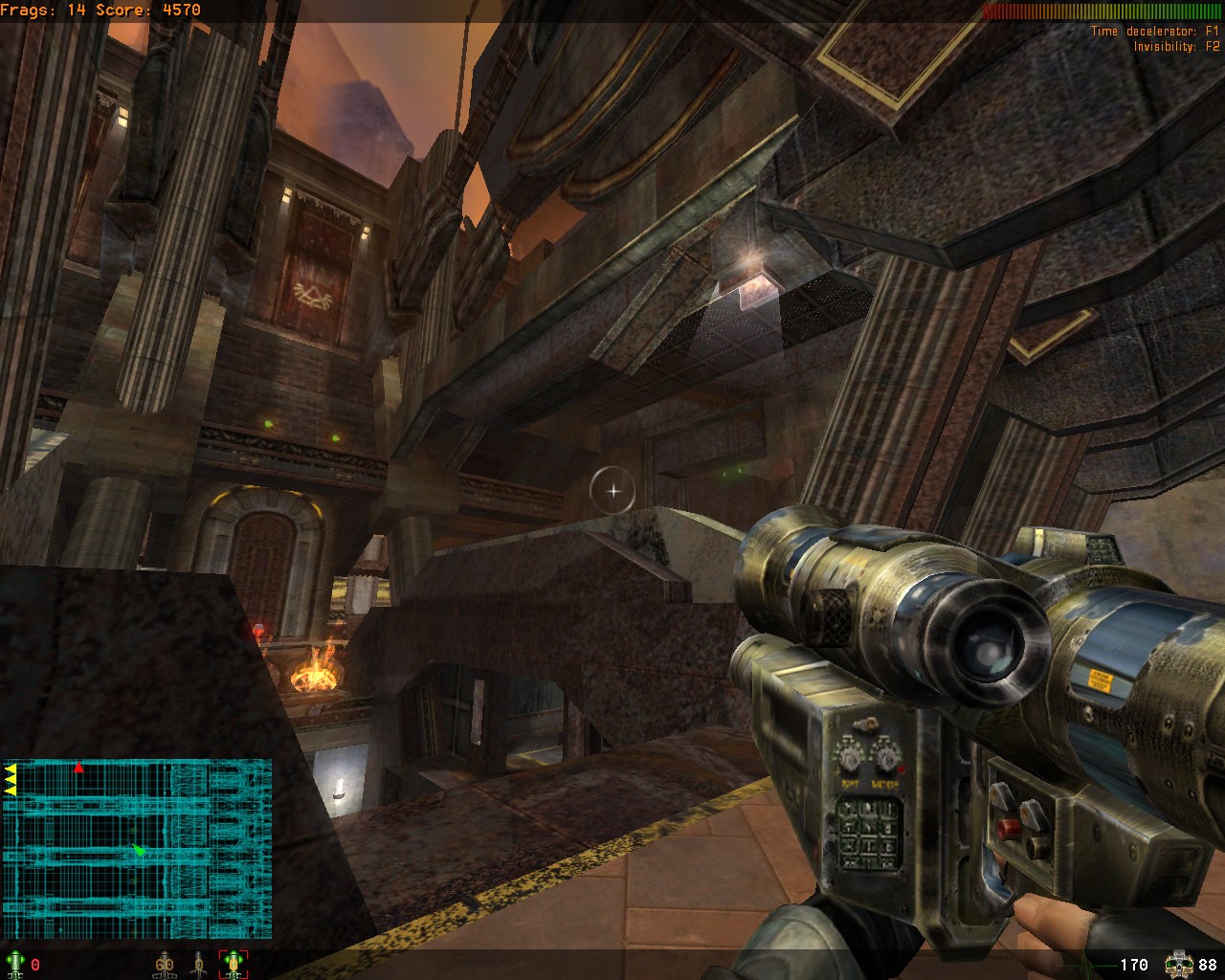Image resolution: width=1225 pixels, height=980 pixels.
Task: Pick the grey rocket ammo icon
Action: click(x=199, y=964)
